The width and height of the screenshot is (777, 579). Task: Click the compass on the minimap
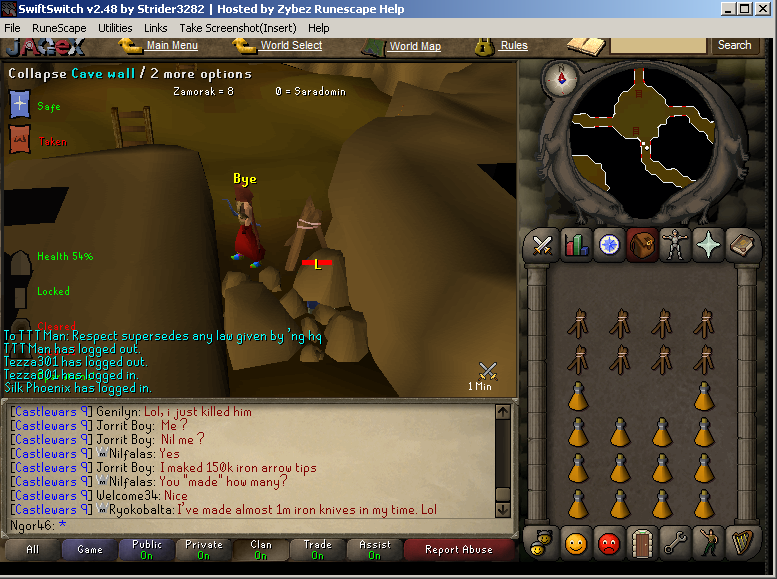point(559,78)
